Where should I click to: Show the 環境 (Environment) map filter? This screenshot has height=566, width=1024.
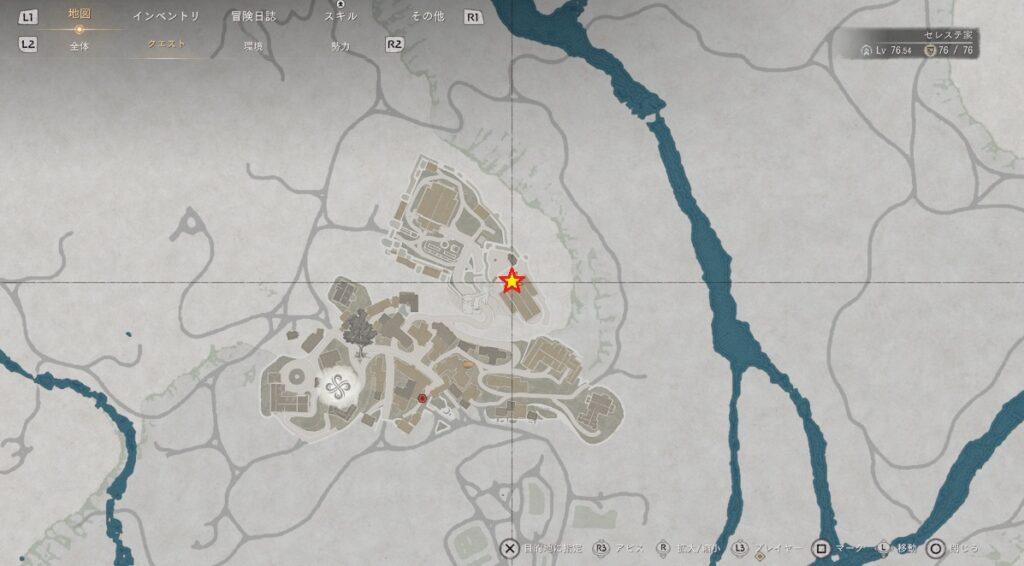coord(253,45)
